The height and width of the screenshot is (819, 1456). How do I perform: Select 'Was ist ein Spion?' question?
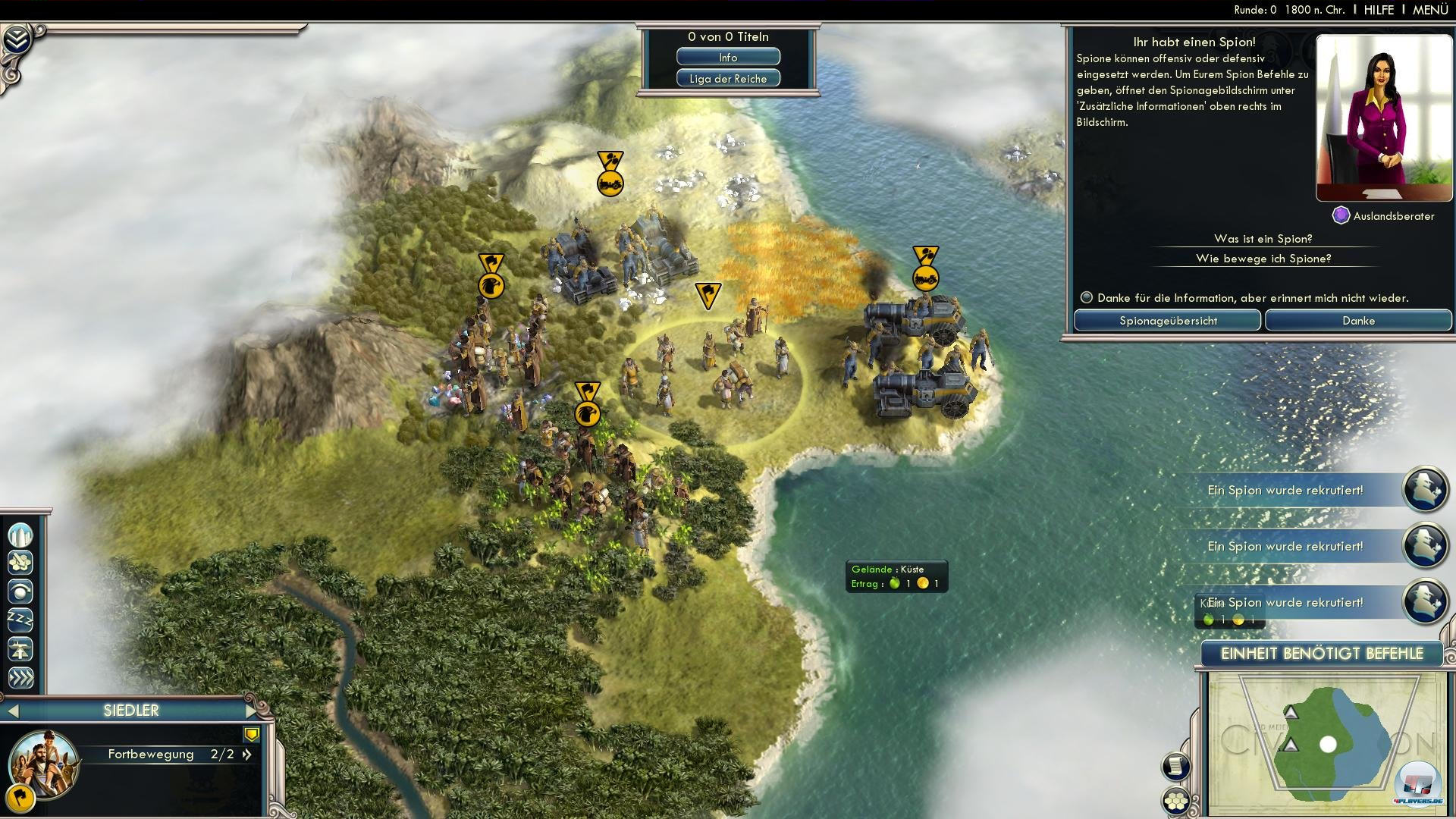pyautogui.click(x=1263, y=239)
